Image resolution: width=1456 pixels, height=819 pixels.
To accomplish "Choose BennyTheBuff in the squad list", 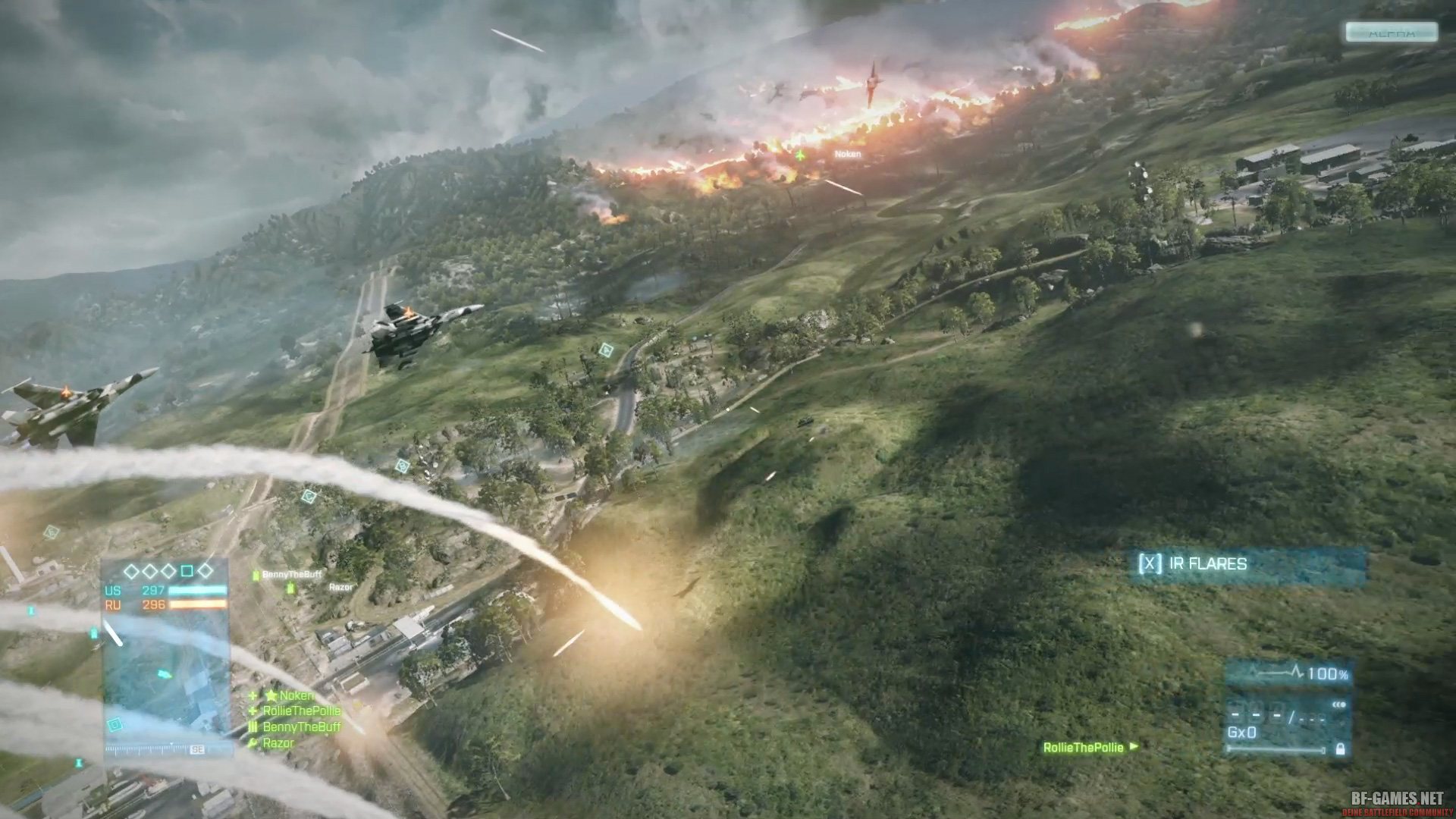I will click(301, 727).
